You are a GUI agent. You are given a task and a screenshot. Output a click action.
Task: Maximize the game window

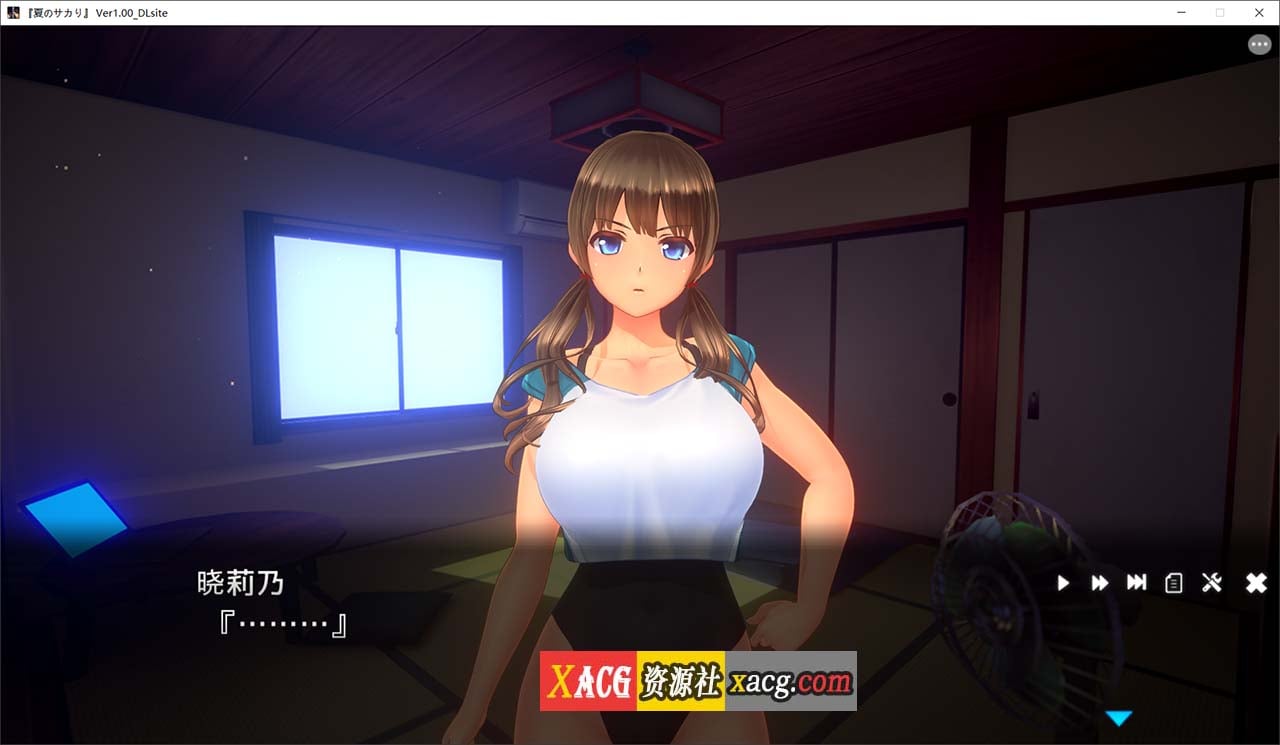point(1221,12)
